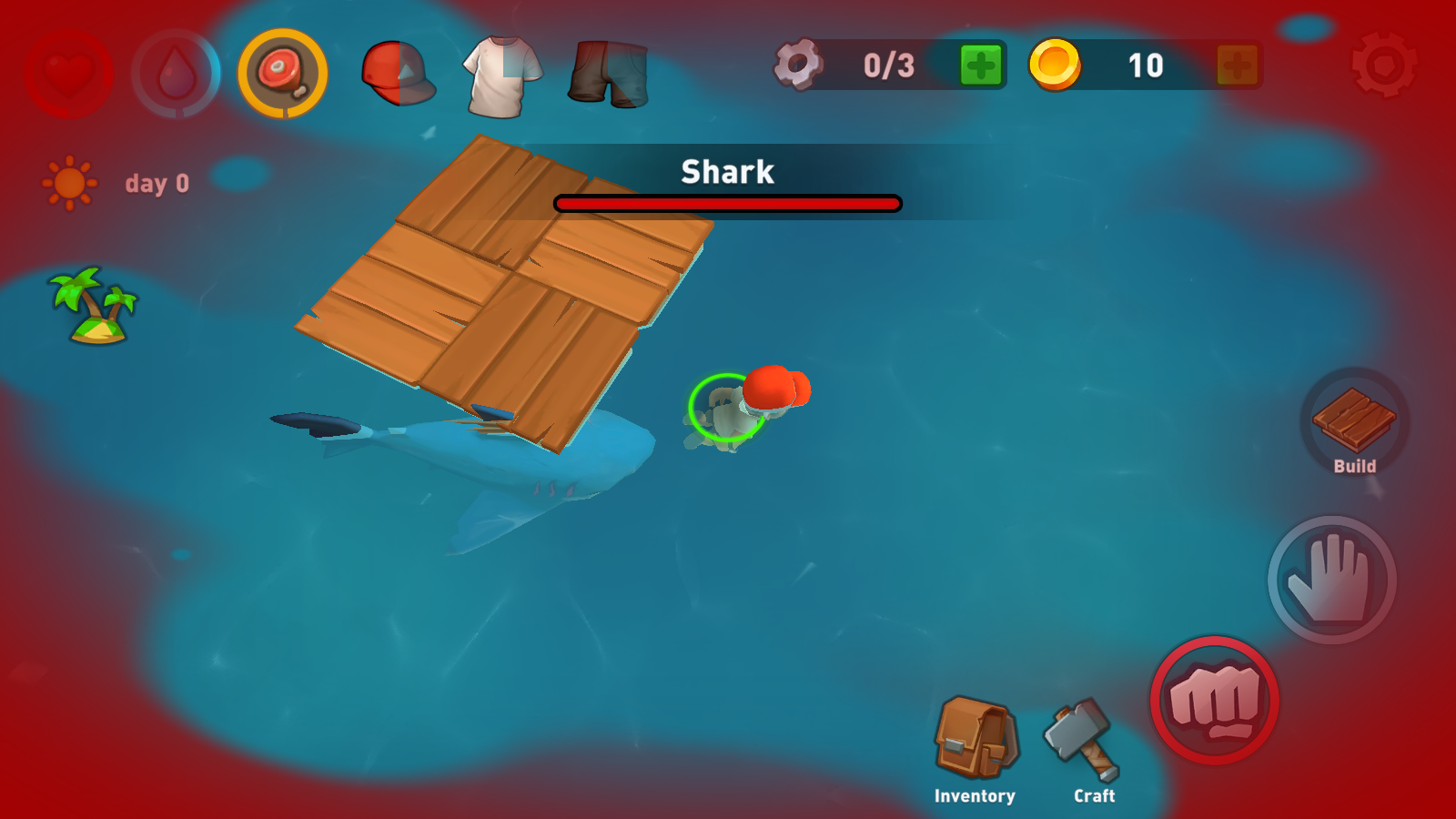Open settings with the top-right gear
The image size is (1456, 819).
pos(1384,66)
